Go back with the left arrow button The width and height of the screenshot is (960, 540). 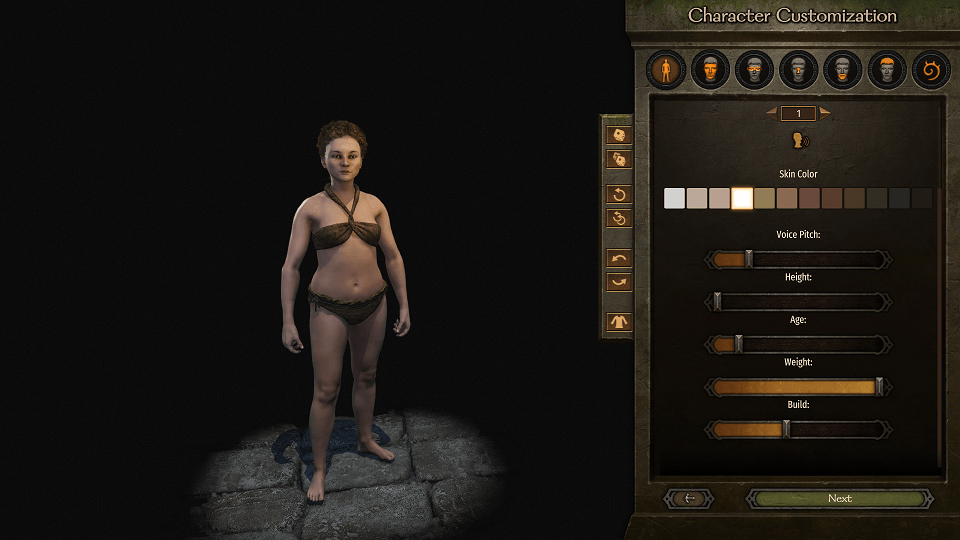688,498
